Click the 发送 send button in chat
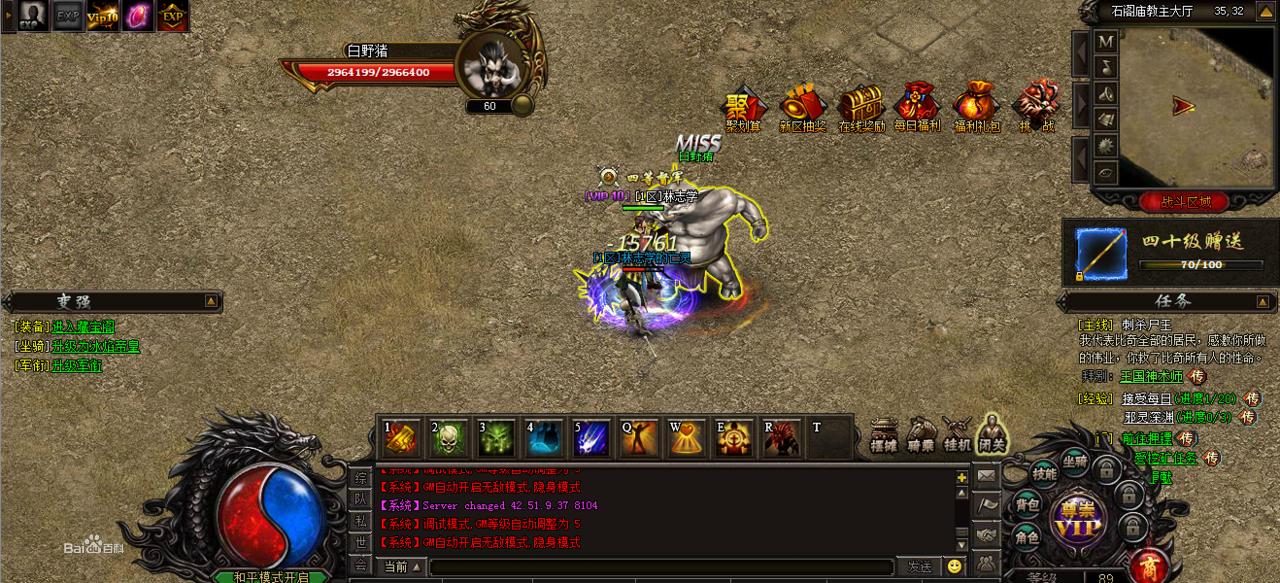The height and width of the screenshot is (583, 1280). [x=919, y=567]
